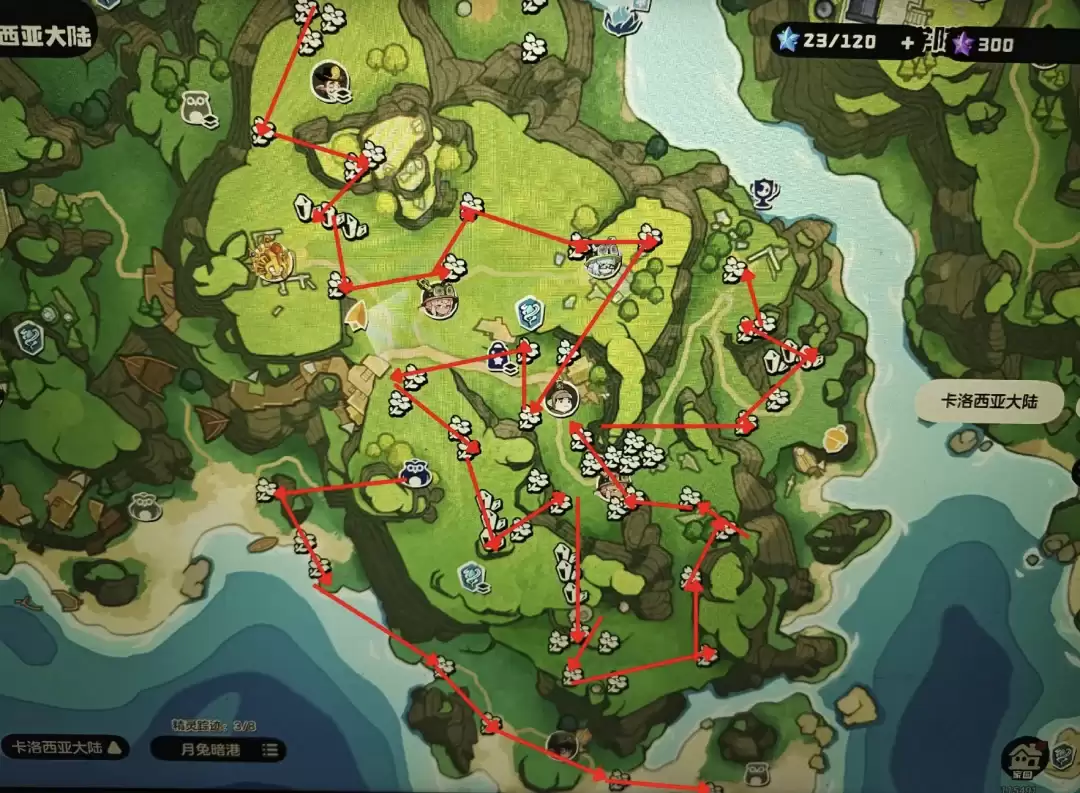Click the plus button beside the blue star count
Screen dimensions: 1080x793
(907, 42)
